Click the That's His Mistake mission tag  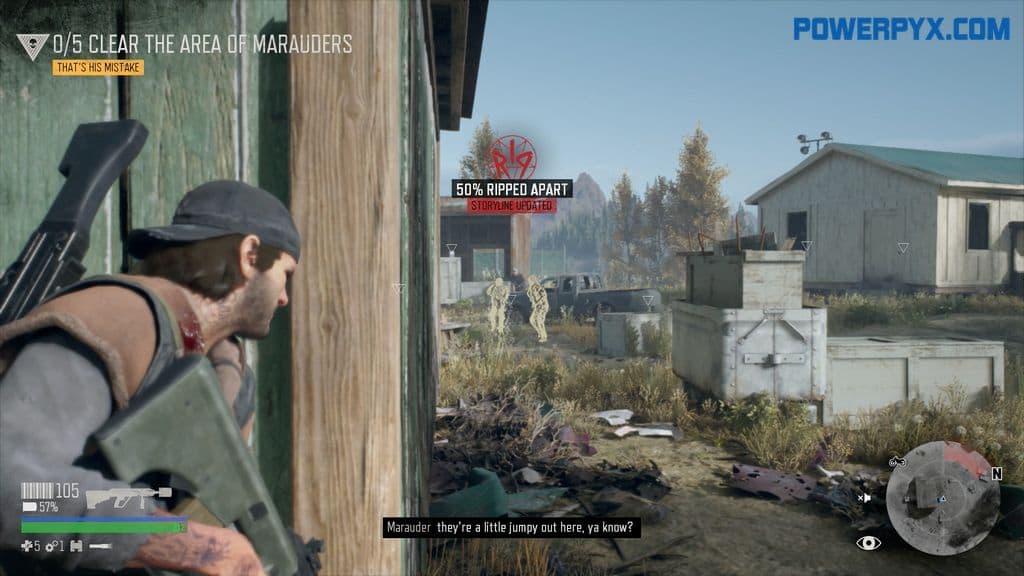pos(98,68)
